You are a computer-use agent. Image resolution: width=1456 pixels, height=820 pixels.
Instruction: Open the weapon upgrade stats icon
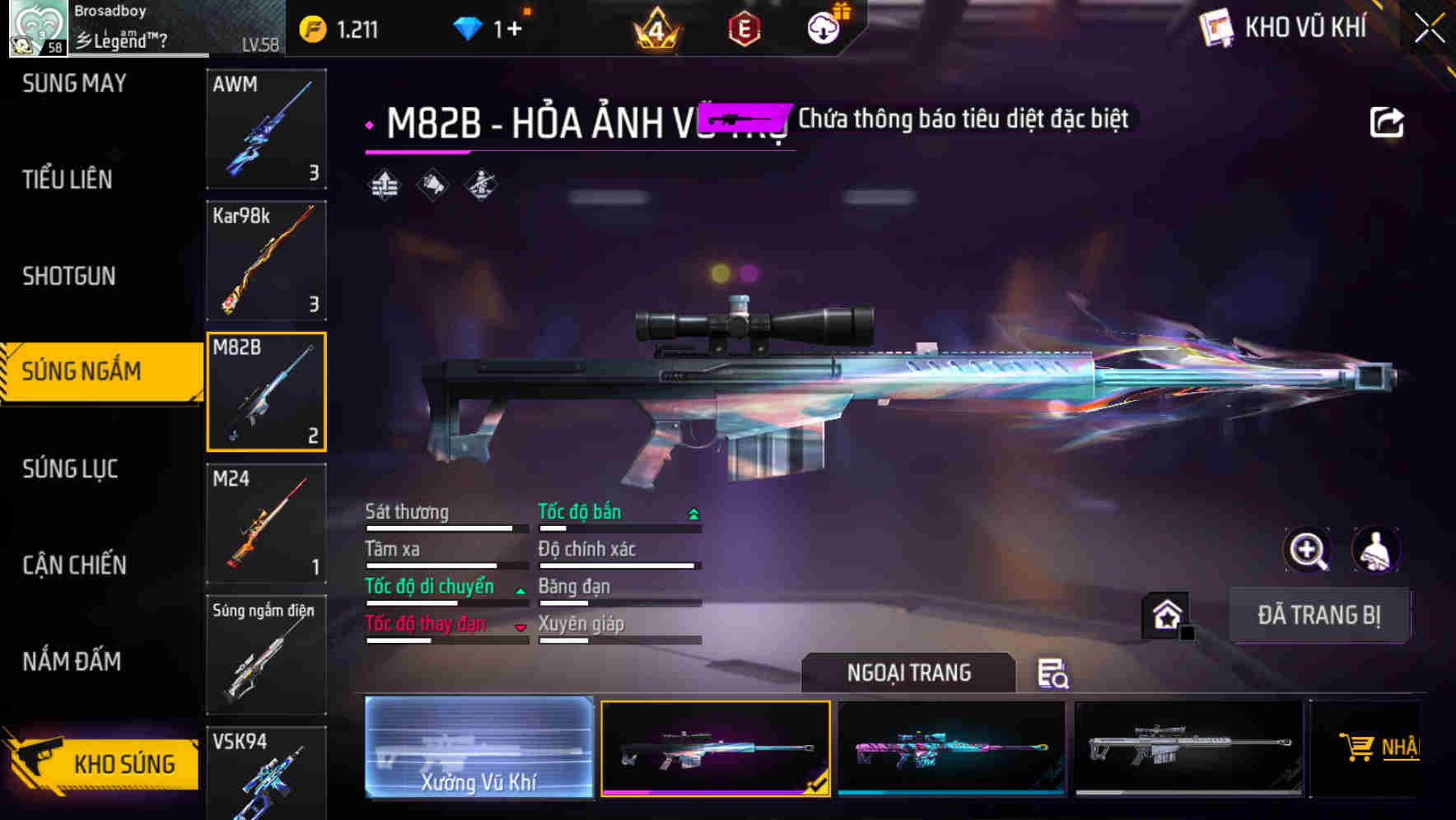point(382,183)
